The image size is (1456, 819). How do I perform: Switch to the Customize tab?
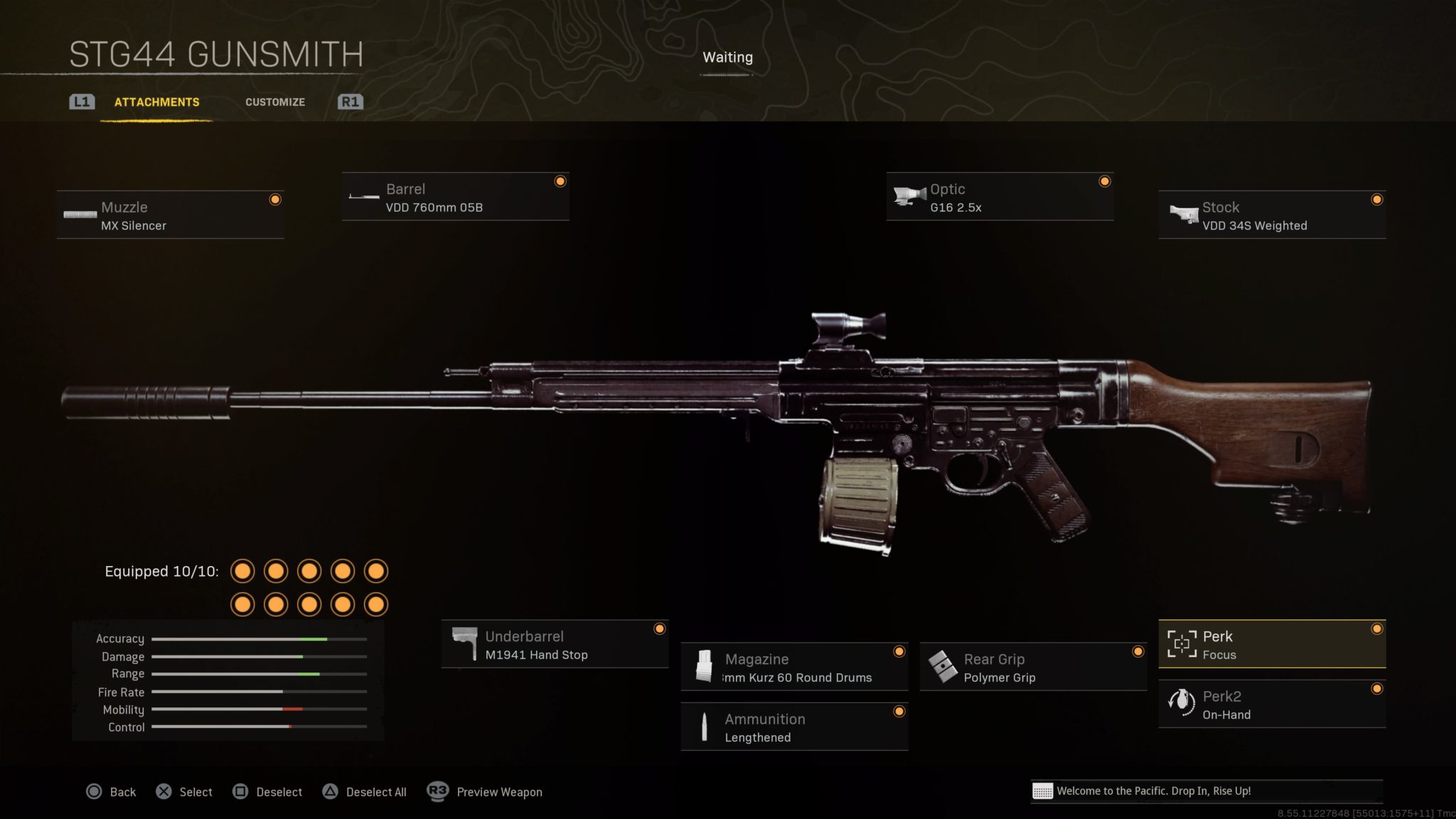coord(275,102)
